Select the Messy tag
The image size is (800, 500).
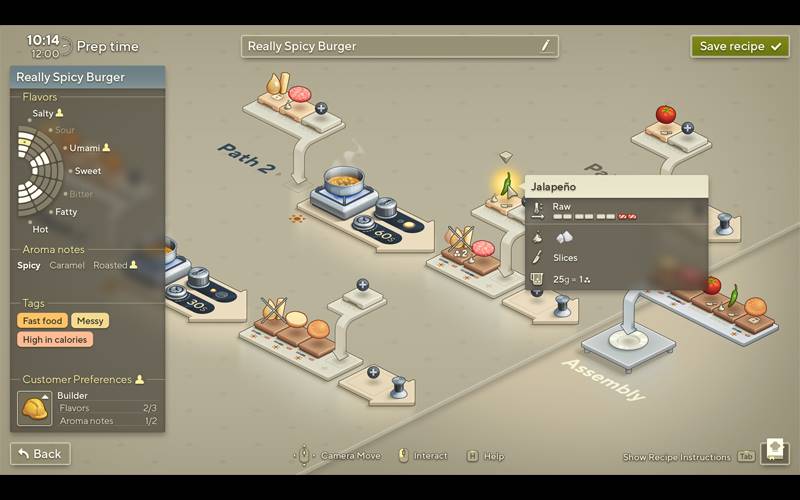[90, 321]
